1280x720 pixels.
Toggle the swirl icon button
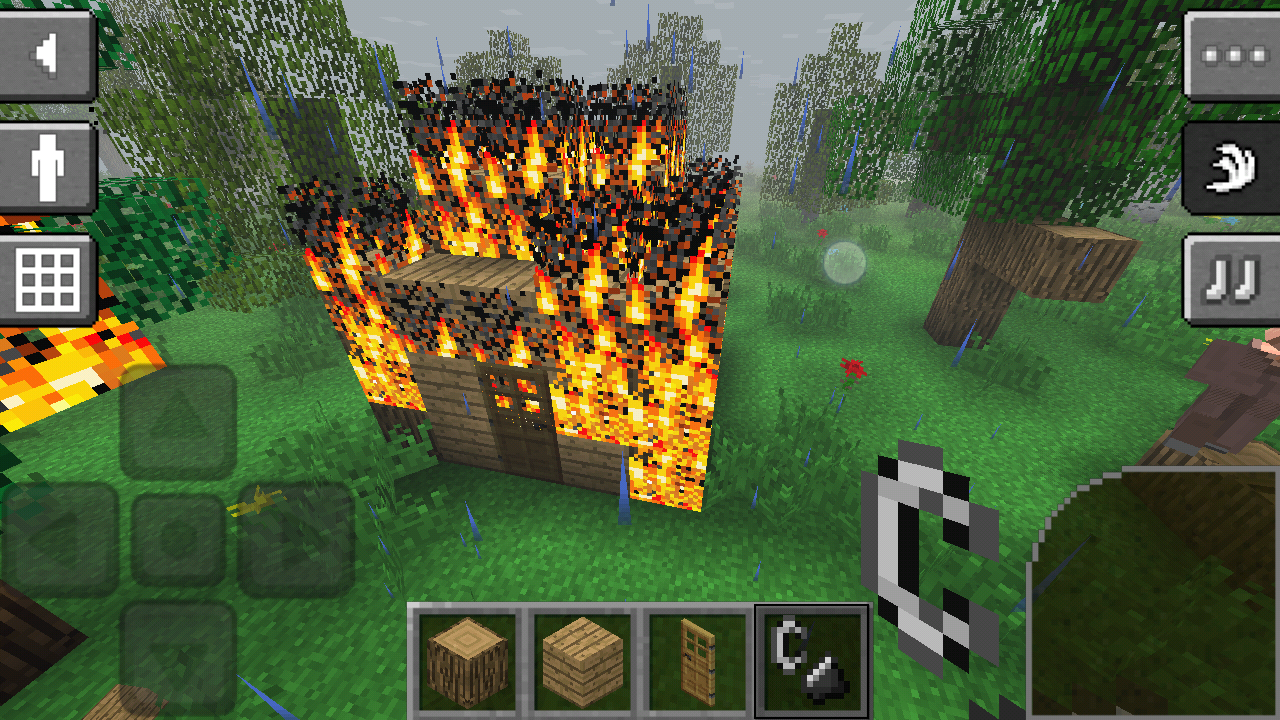(1232, 166)
